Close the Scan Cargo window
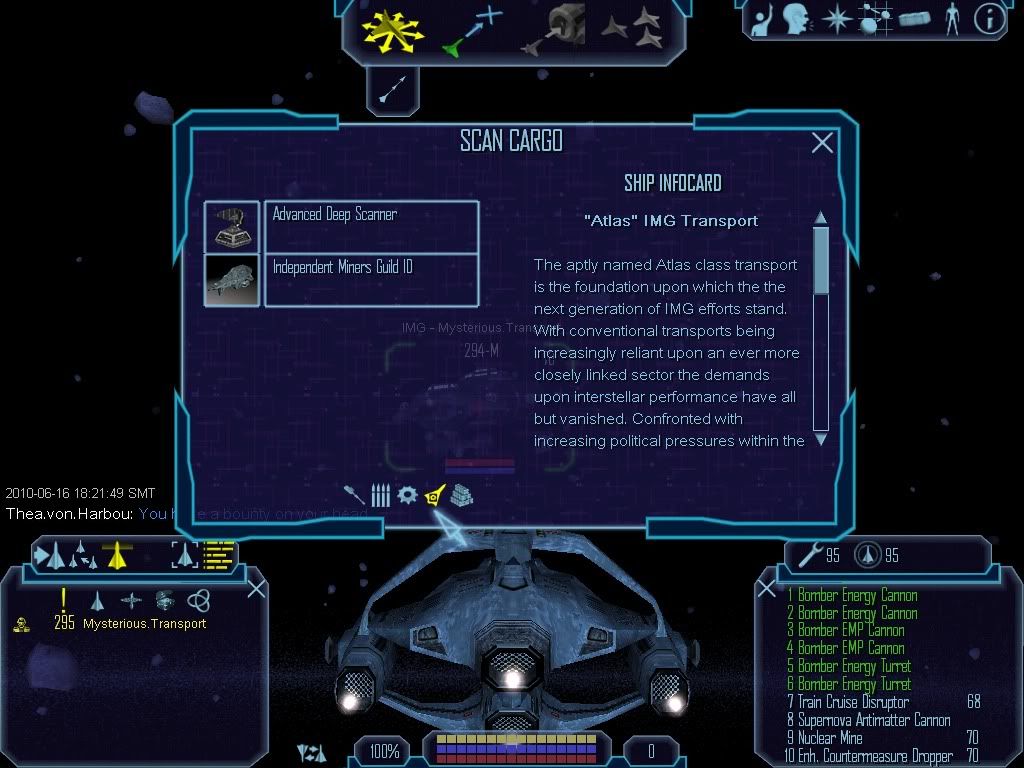This screenshot has width=1024, height=768. (822, 143)
